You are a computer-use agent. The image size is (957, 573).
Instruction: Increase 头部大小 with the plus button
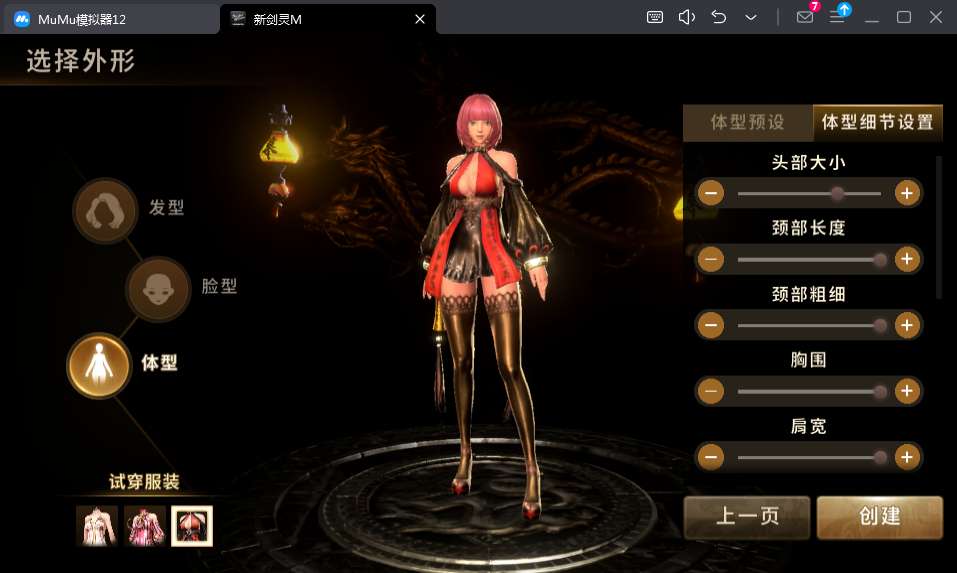[x=906, y=193]
